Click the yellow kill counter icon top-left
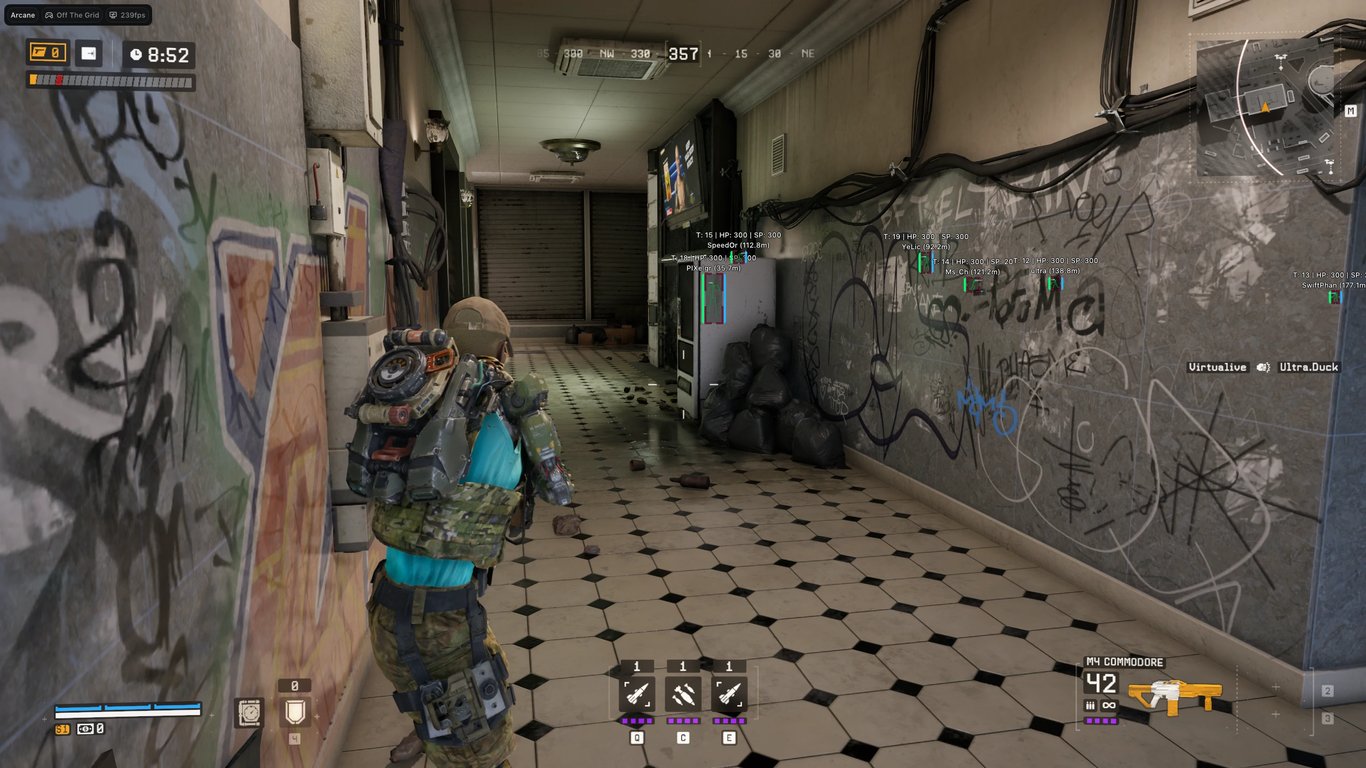The width and height of the screenshot is (1366, 768). click(48, 51)
